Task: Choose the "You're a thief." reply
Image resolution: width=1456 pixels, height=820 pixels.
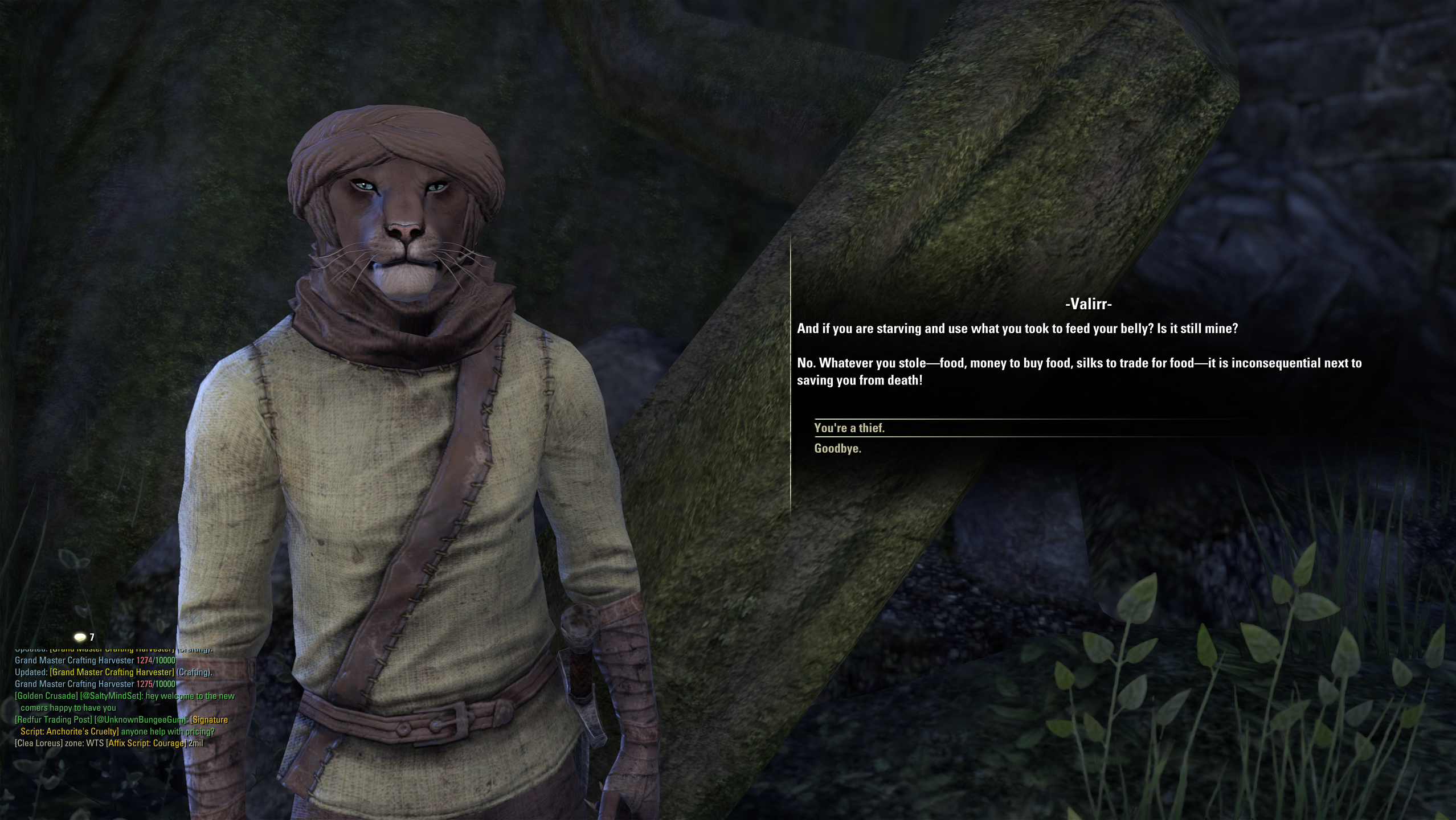Action: point(849,428)
